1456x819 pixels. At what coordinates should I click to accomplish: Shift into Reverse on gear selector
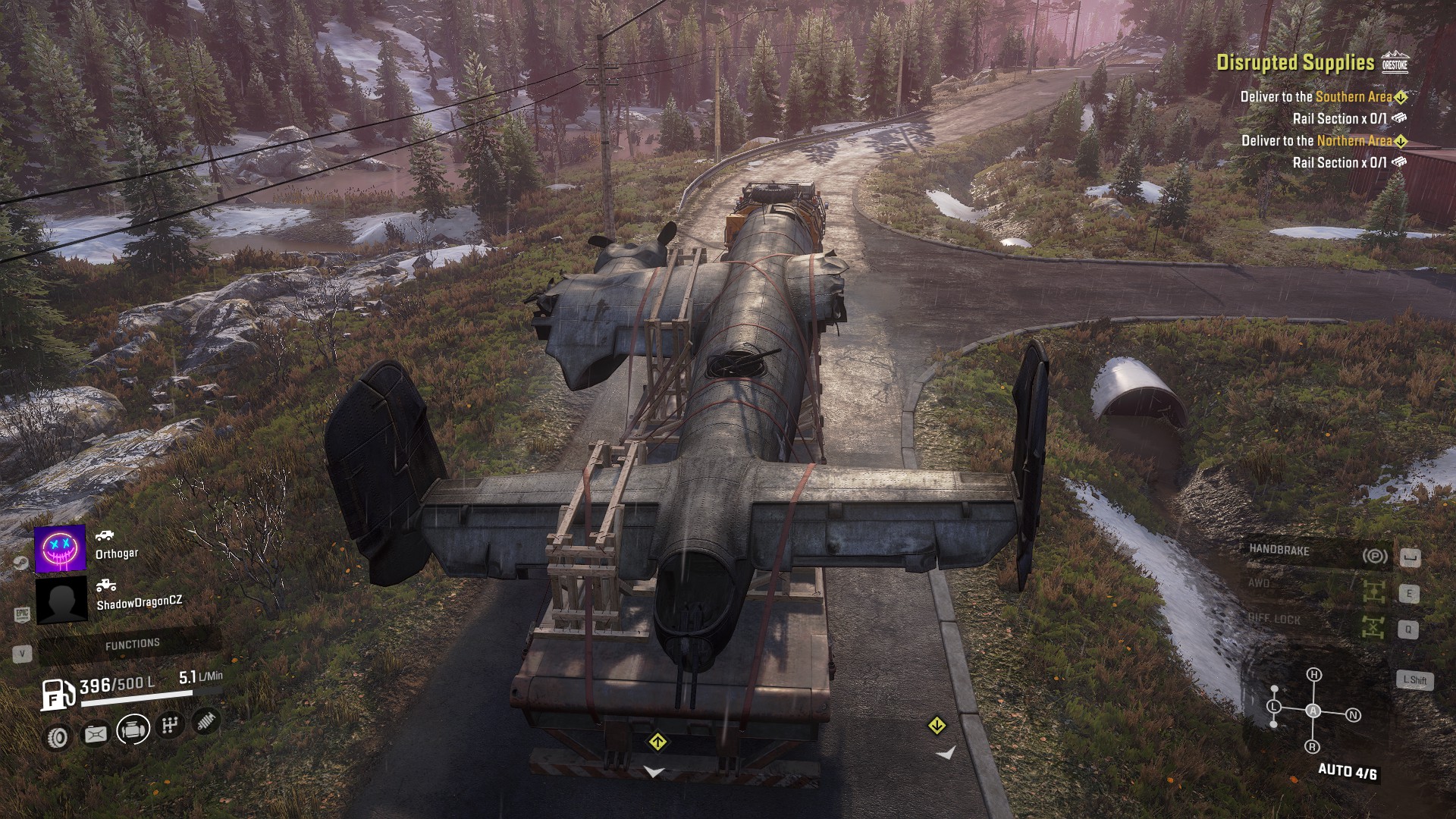[1313, 747]
